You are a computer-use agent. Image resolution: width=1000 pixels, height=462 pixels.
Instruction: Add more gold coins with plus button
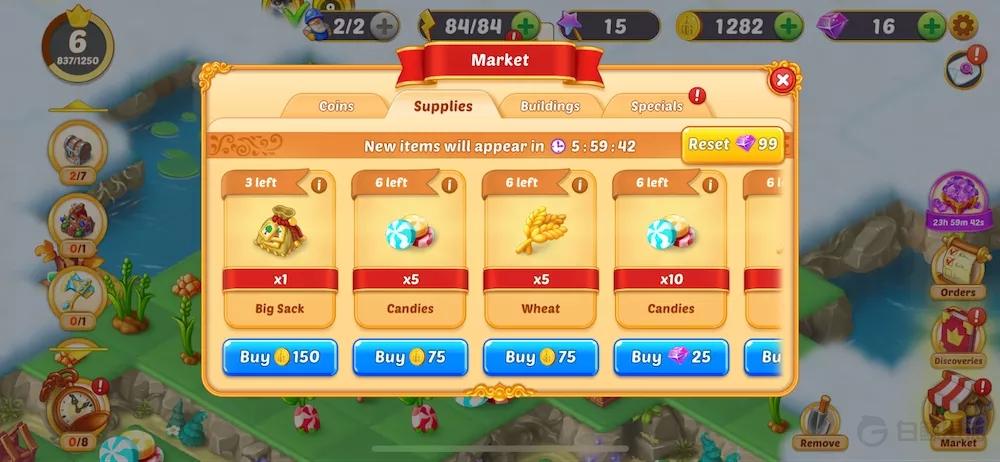pos(787,26)
